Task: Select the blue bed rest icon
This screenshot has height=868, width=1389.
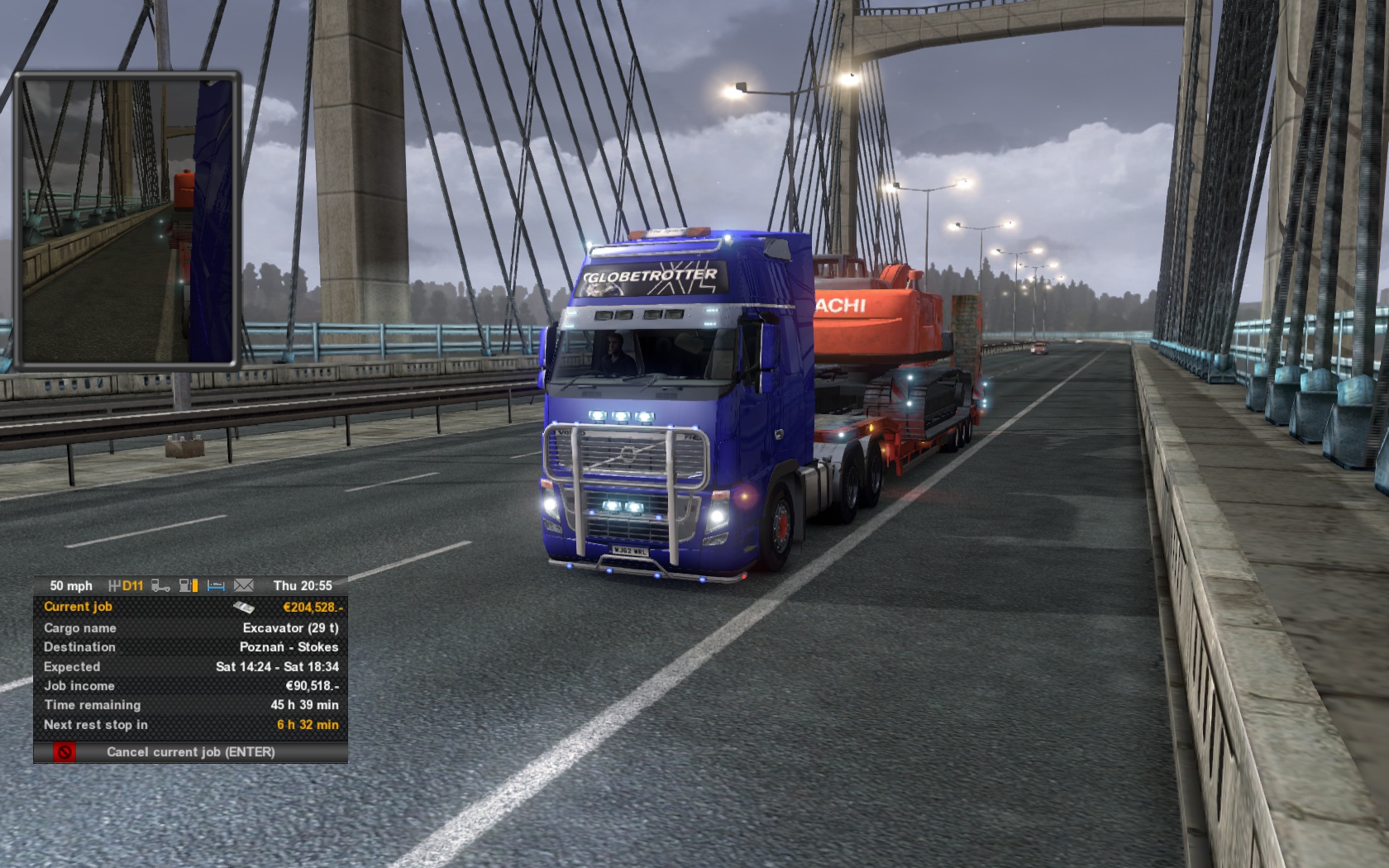Action: coord(216,585)
